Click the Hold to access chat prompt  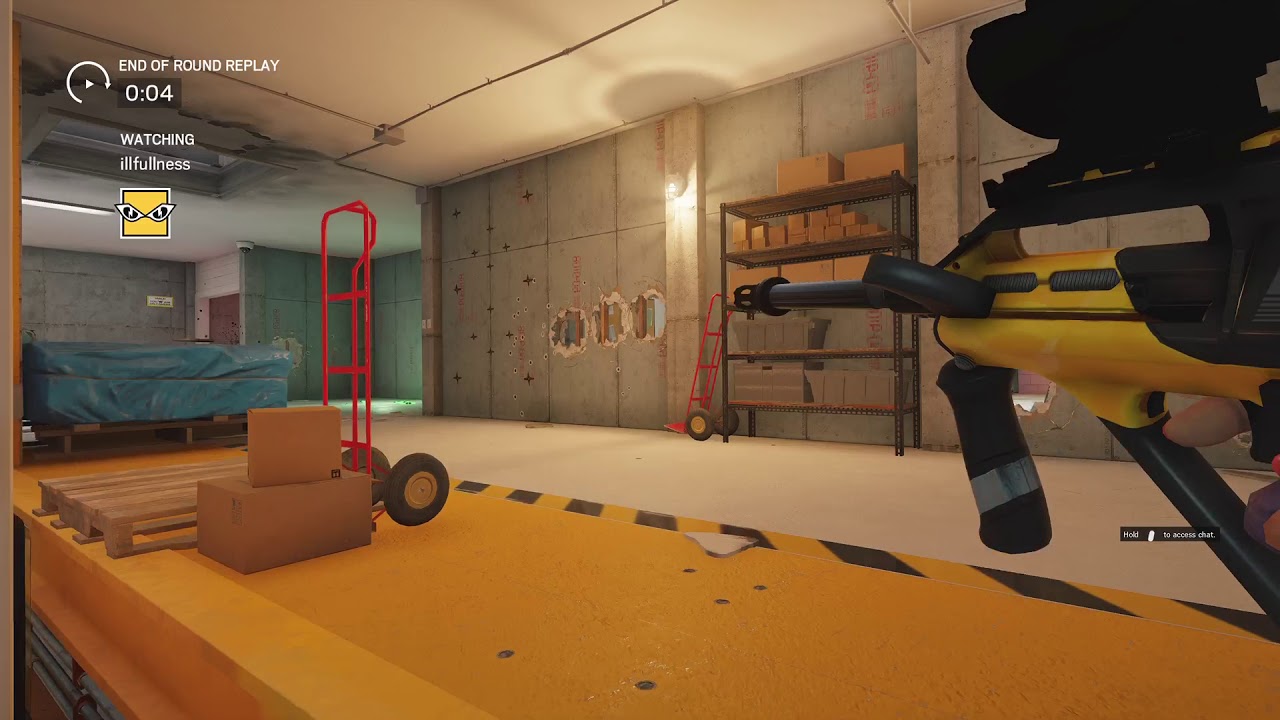tap(1170, 534)
